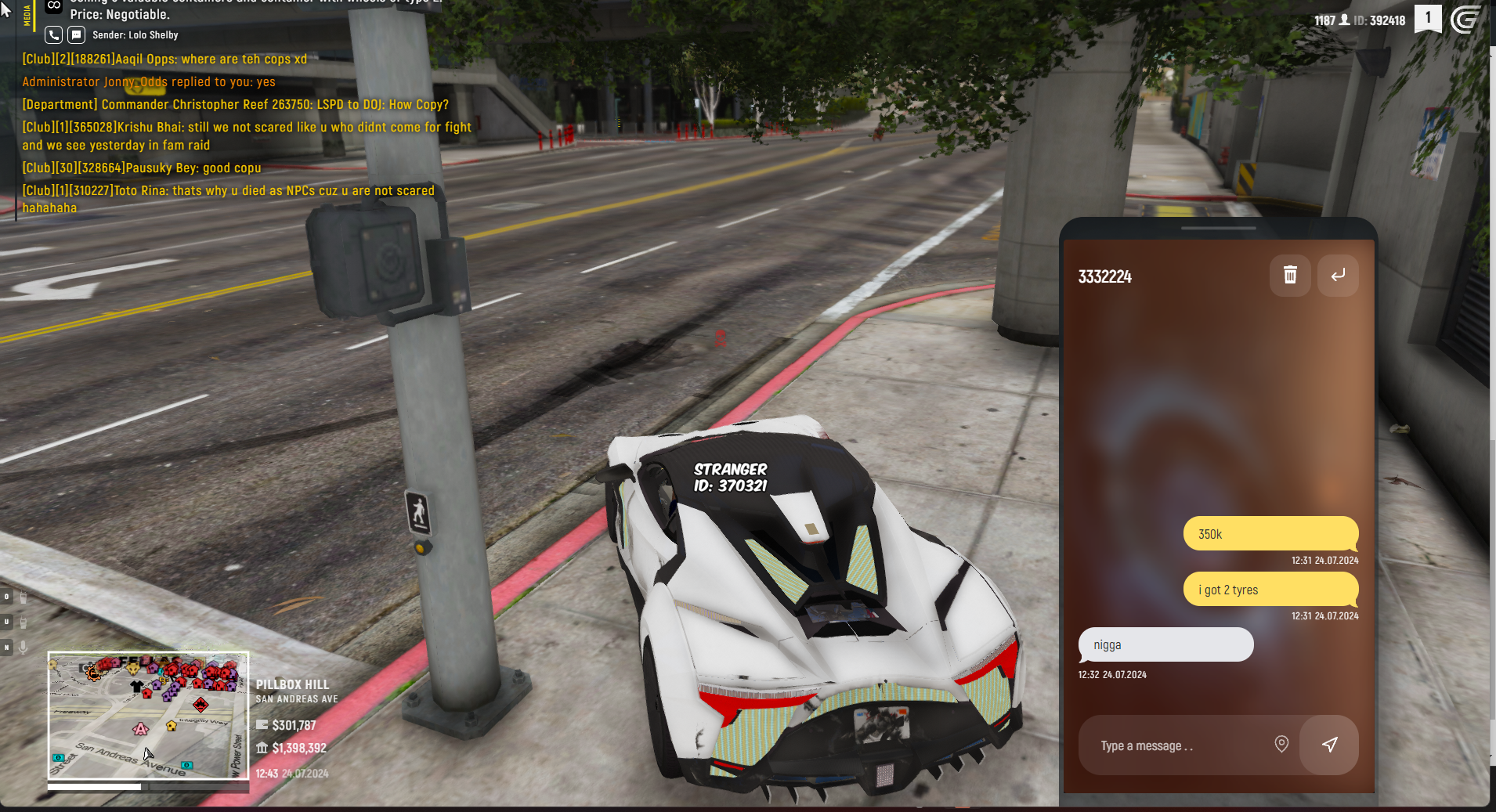
Task: Open the minimap
Action: click(148, 716)
